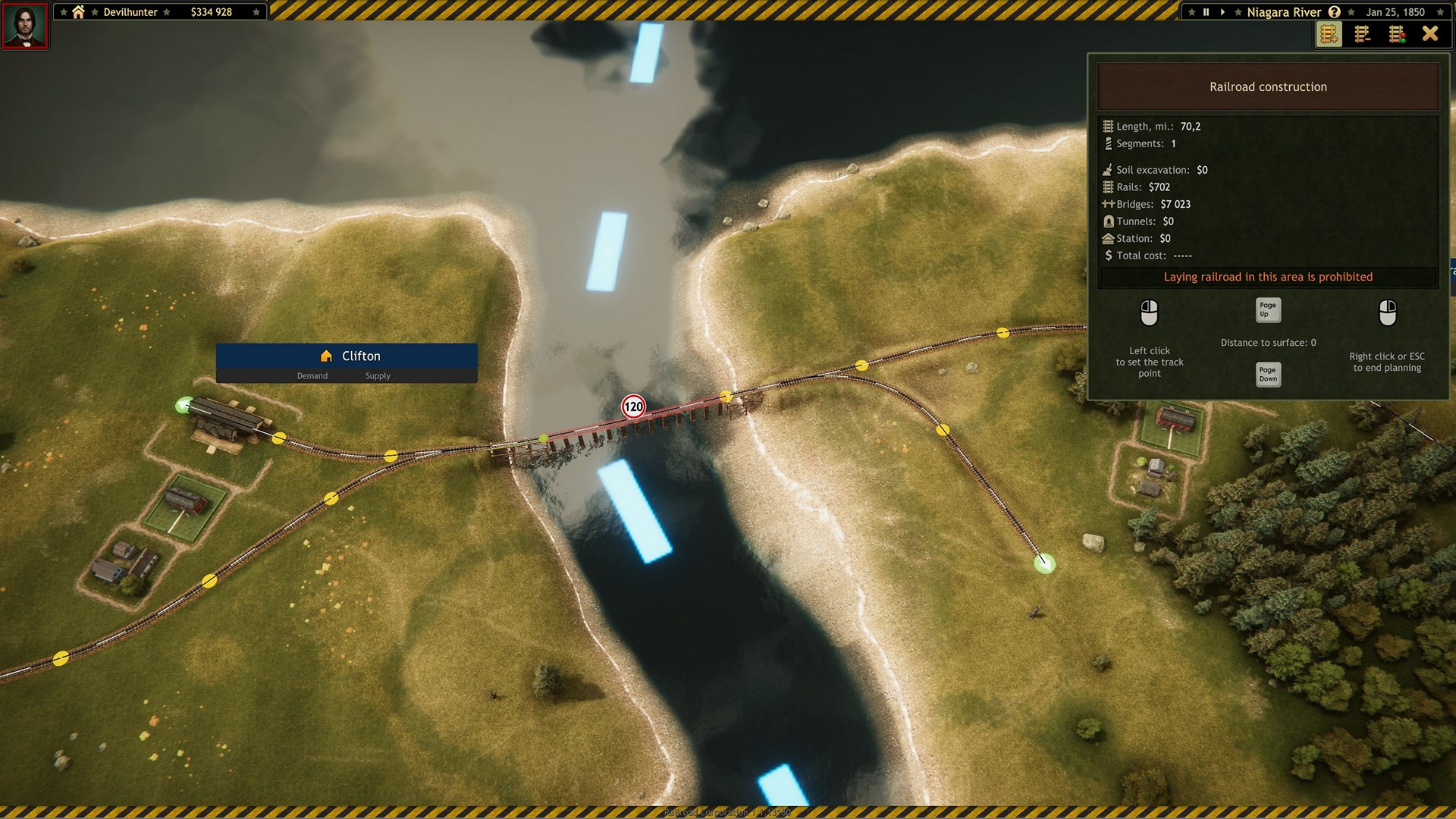Click the Station icon in construction panel
Image resolution: width=1456 pixels, height=819 pixels.
tap(1108, 238)
